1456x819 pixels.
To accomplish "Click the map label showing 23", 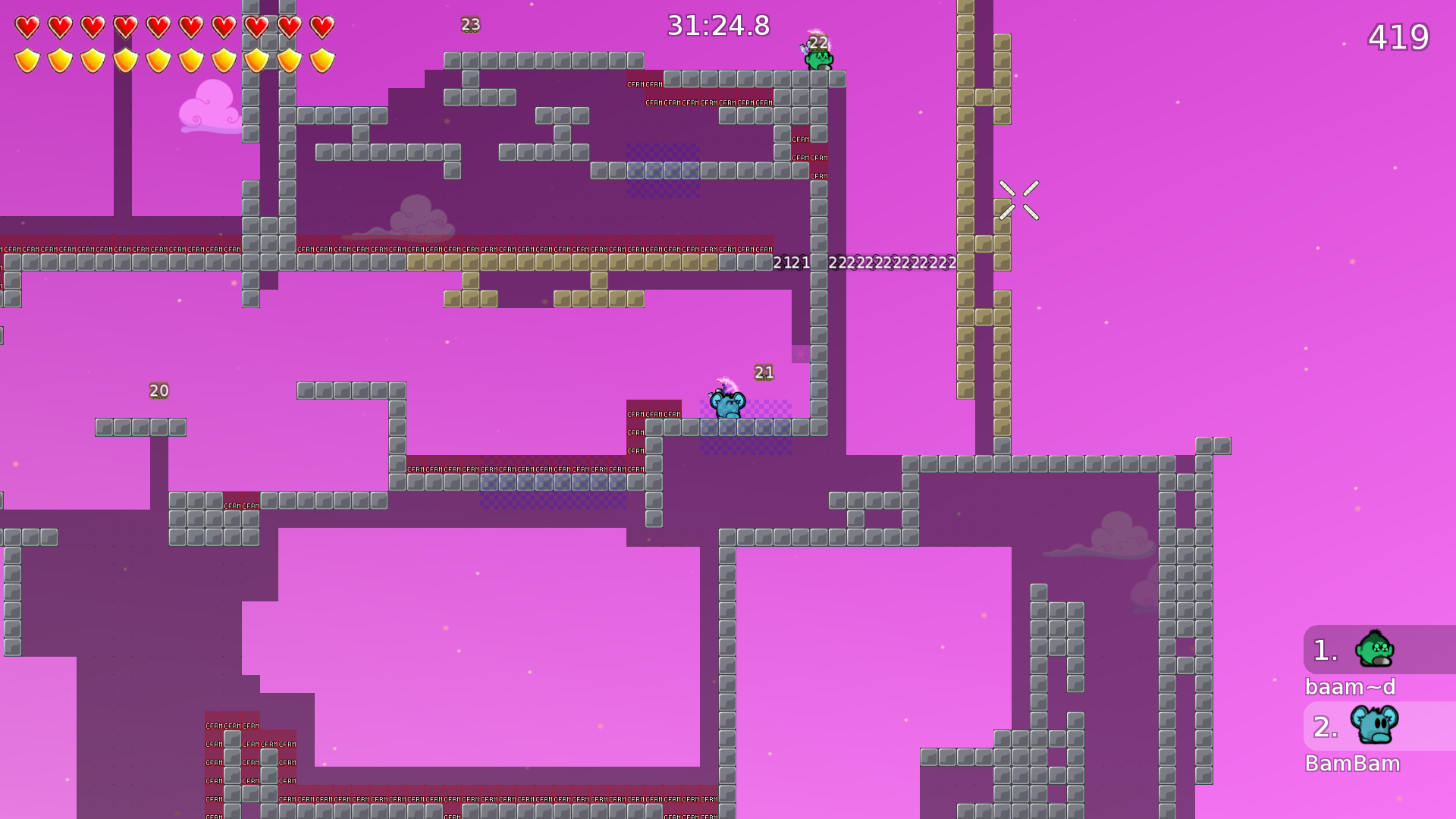I will [x=470, y=24].
